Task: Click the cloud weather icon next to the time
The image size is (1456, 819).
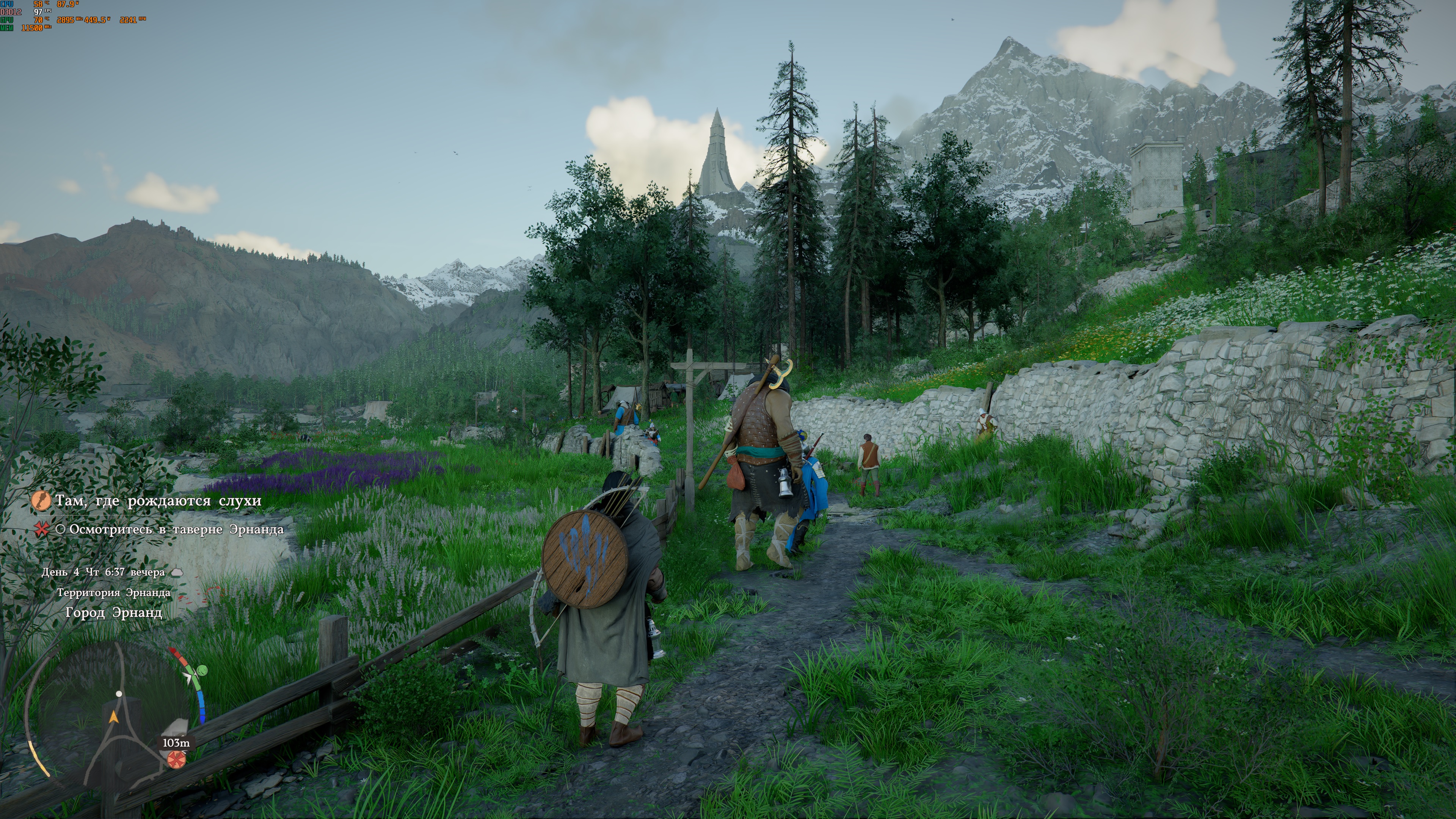Action: 177,572
